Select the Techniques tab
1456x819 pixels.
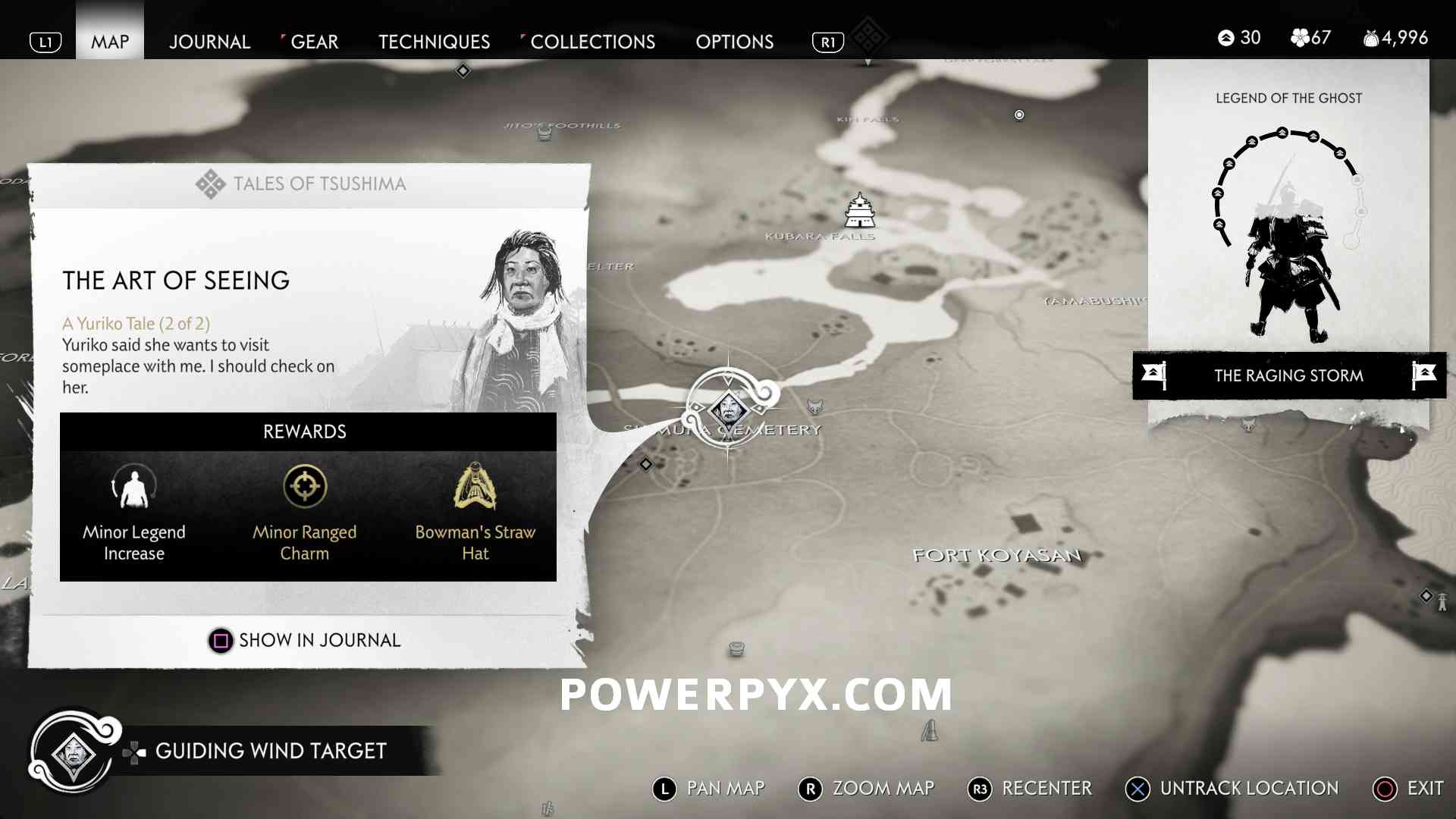pos(434,42)
